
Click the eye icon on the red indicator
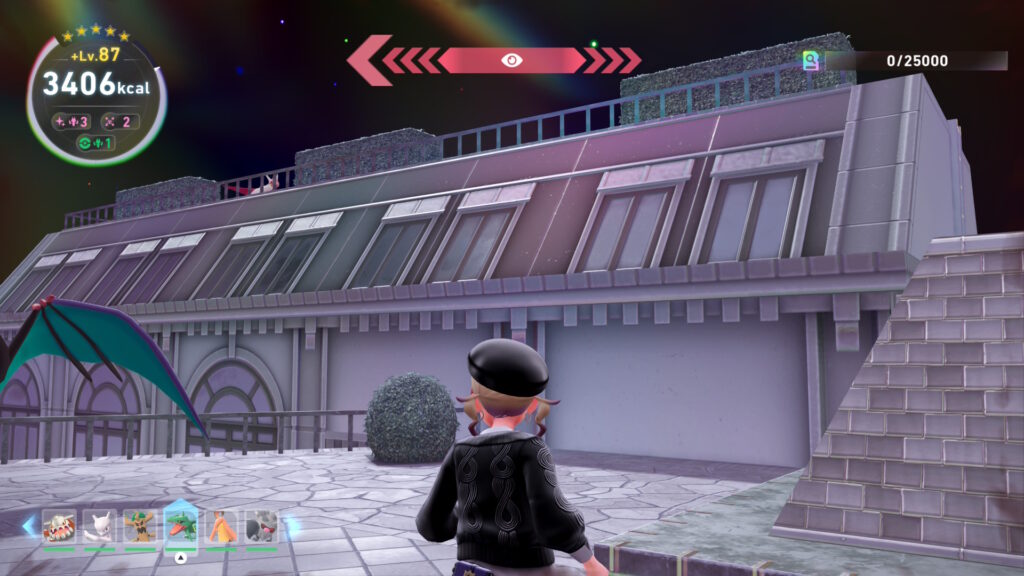pos(511,60)
